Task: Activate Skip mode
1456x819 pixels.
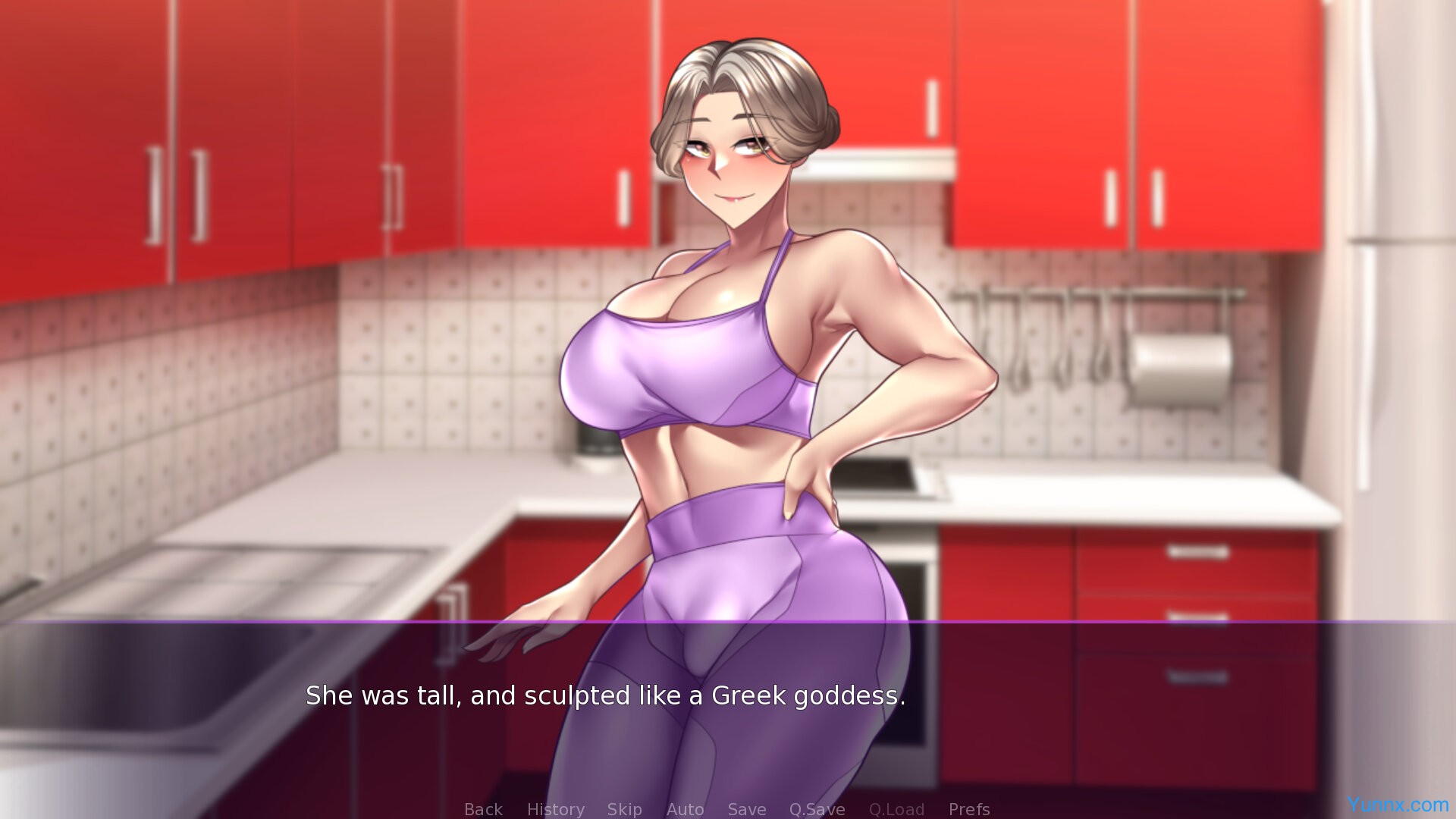Action: pyautogui.click(x=624, y=809)
